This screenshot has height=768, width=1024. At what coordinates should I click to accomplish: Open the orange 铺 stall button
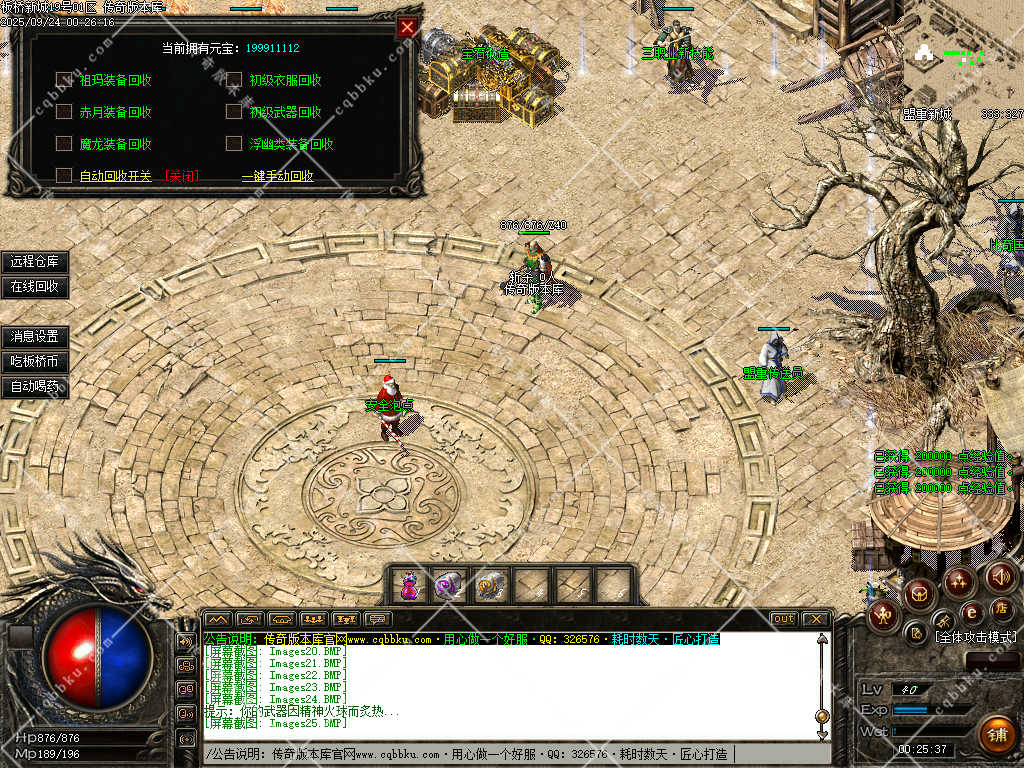coord(996,735)
